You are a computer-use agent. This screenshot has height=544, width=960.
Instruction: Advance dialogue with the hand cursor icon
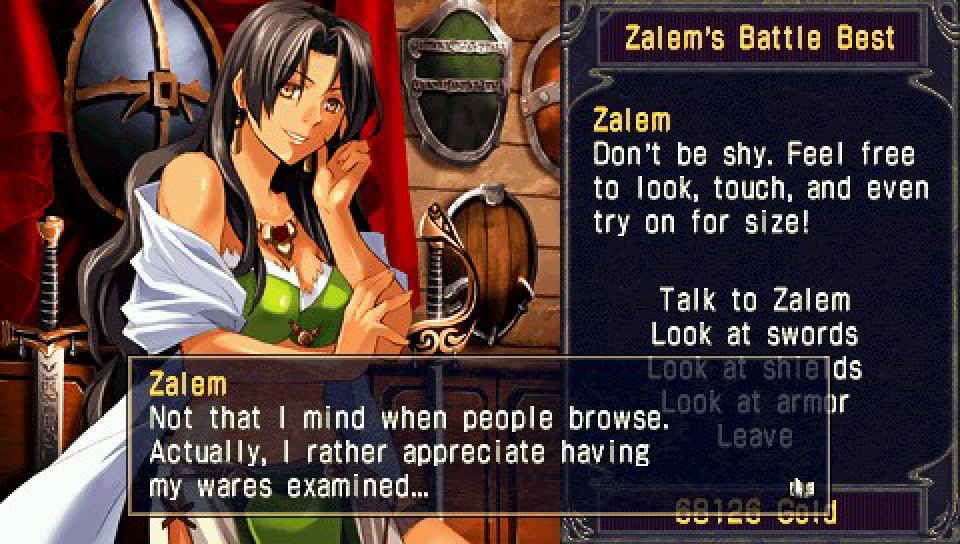pyautogui.click(x=799, y=488)
